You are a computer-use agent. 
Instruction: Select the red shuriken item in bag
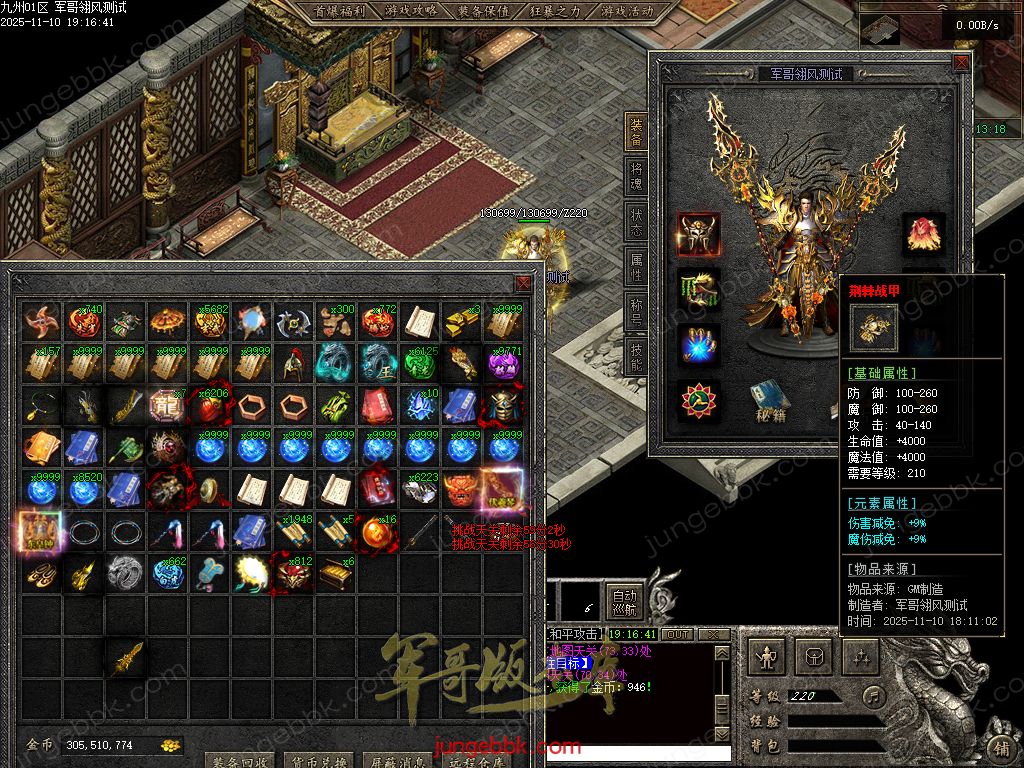(40, 322)
